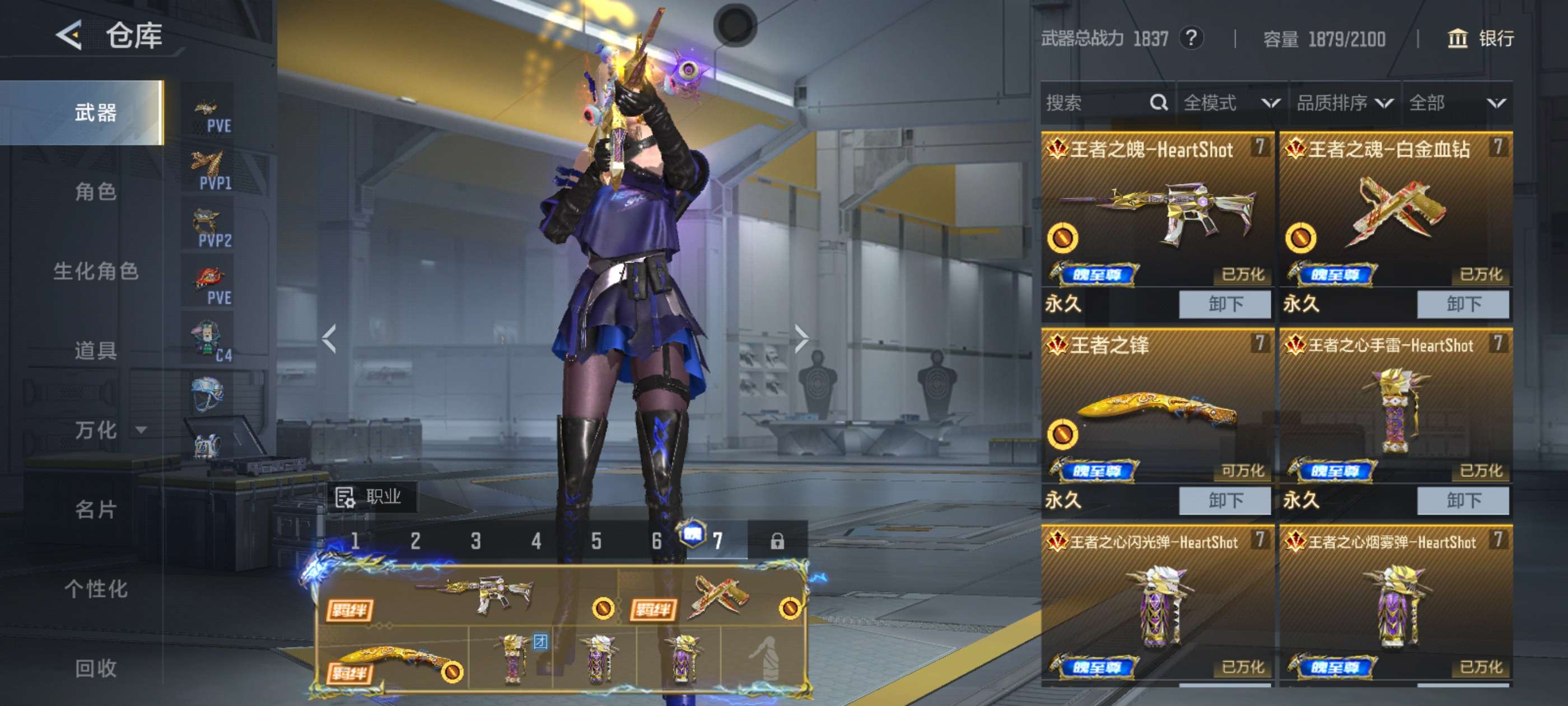
Task: Show help for 武器总战力
Action: tap(1191, 38)
